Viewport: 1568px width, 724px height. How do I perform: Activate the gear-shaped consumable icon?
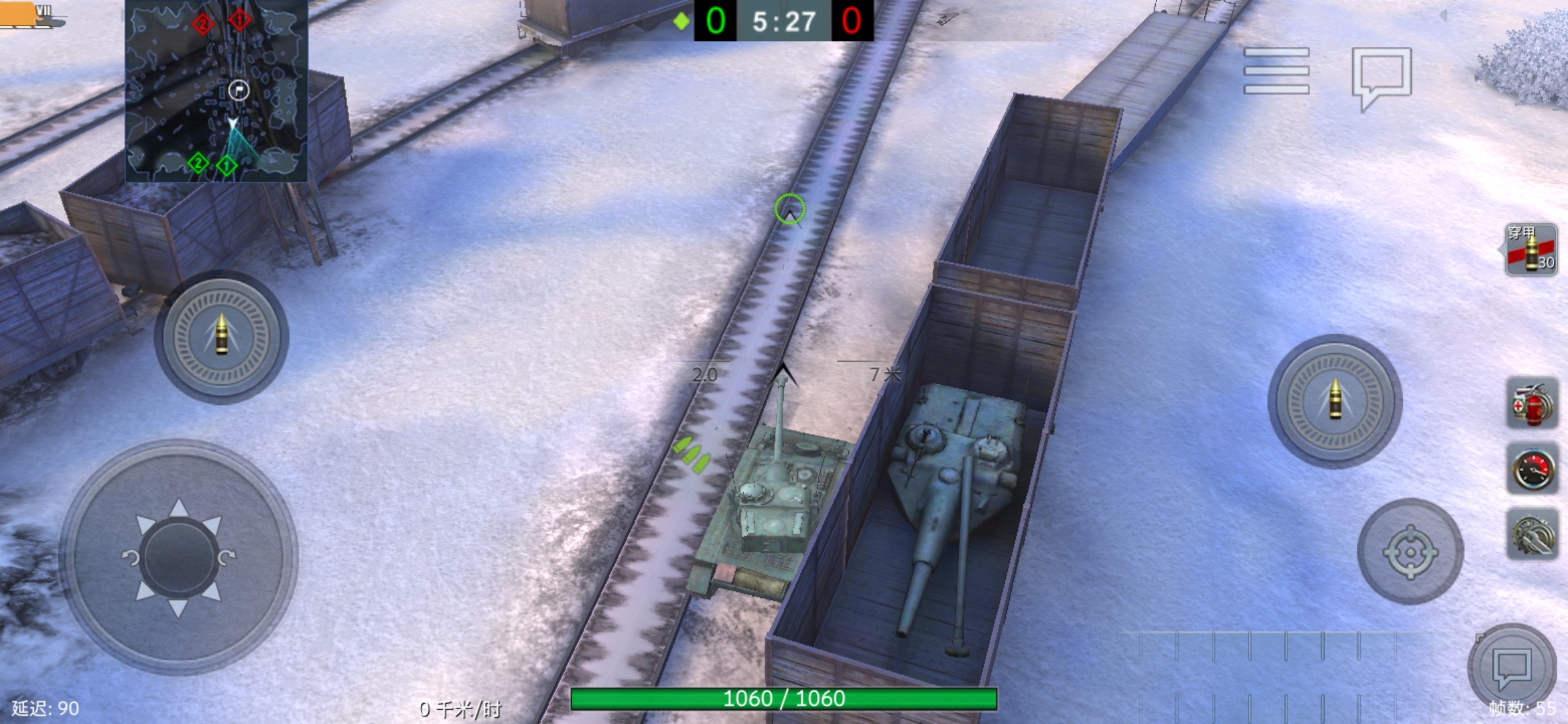pos(1531,534)
